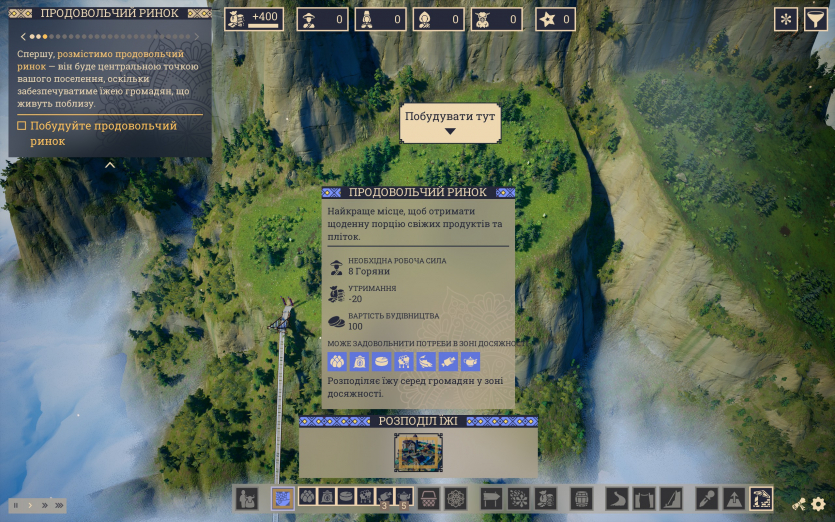Set game speed to fastest triple arrow

point(59,505)
